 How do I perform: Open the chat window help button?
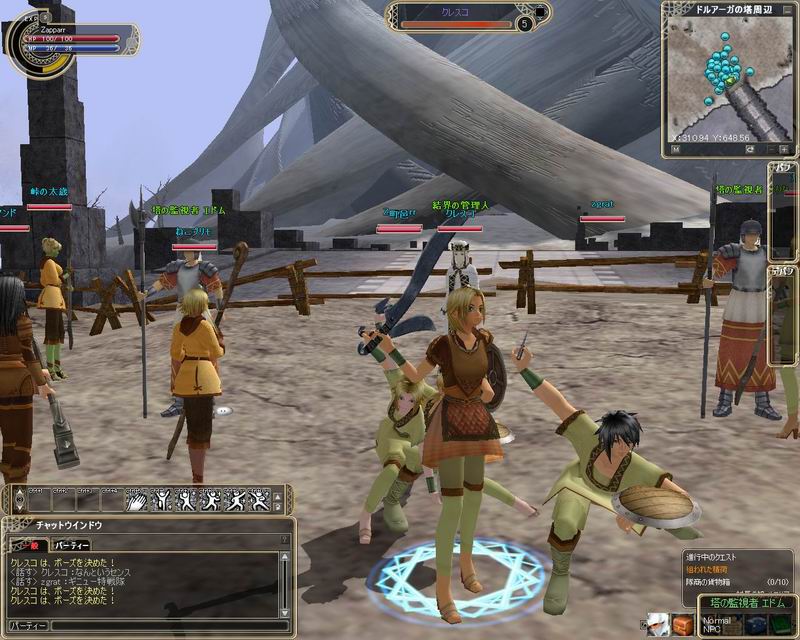(286, 539)
